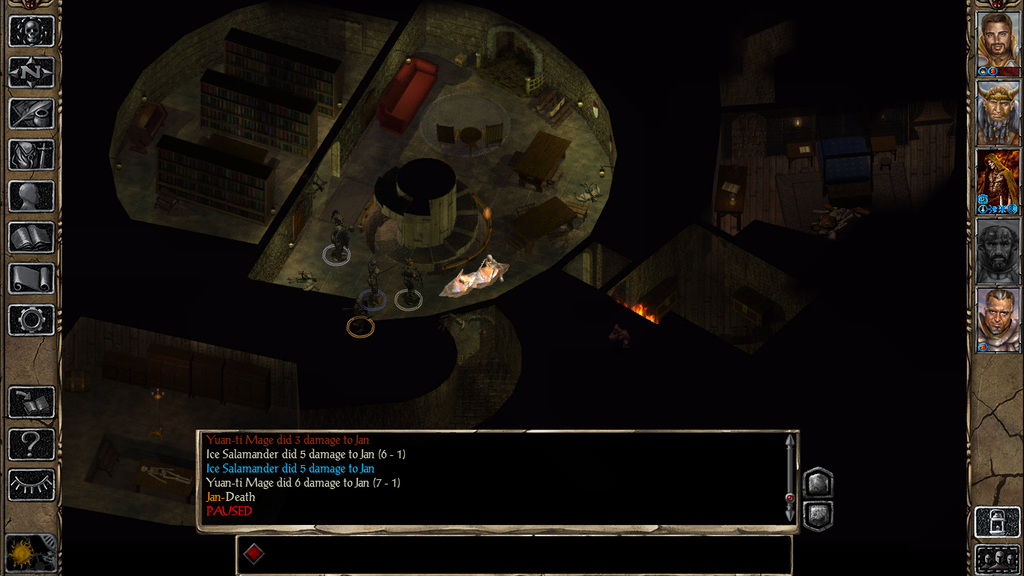Click the sun clock to unpause
The image size is (1024, 576).
[x=24, y=553]
